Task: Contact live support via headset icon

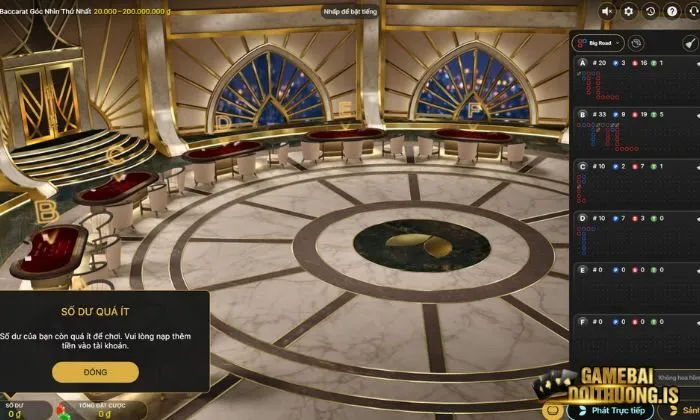Action: (691, 11)
